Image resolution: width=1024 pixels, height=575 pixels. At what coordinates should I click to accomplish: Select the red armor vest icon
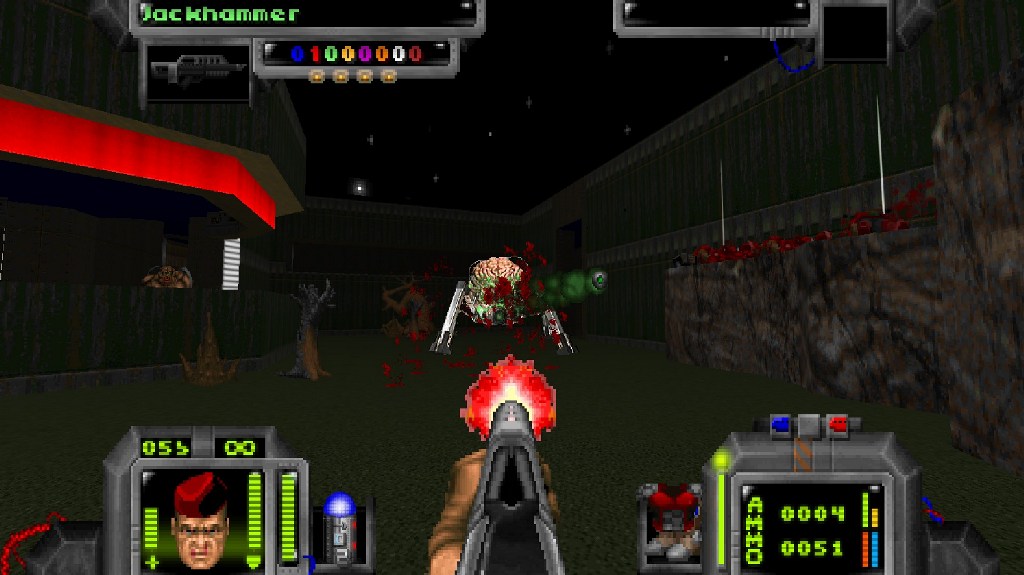672,516
